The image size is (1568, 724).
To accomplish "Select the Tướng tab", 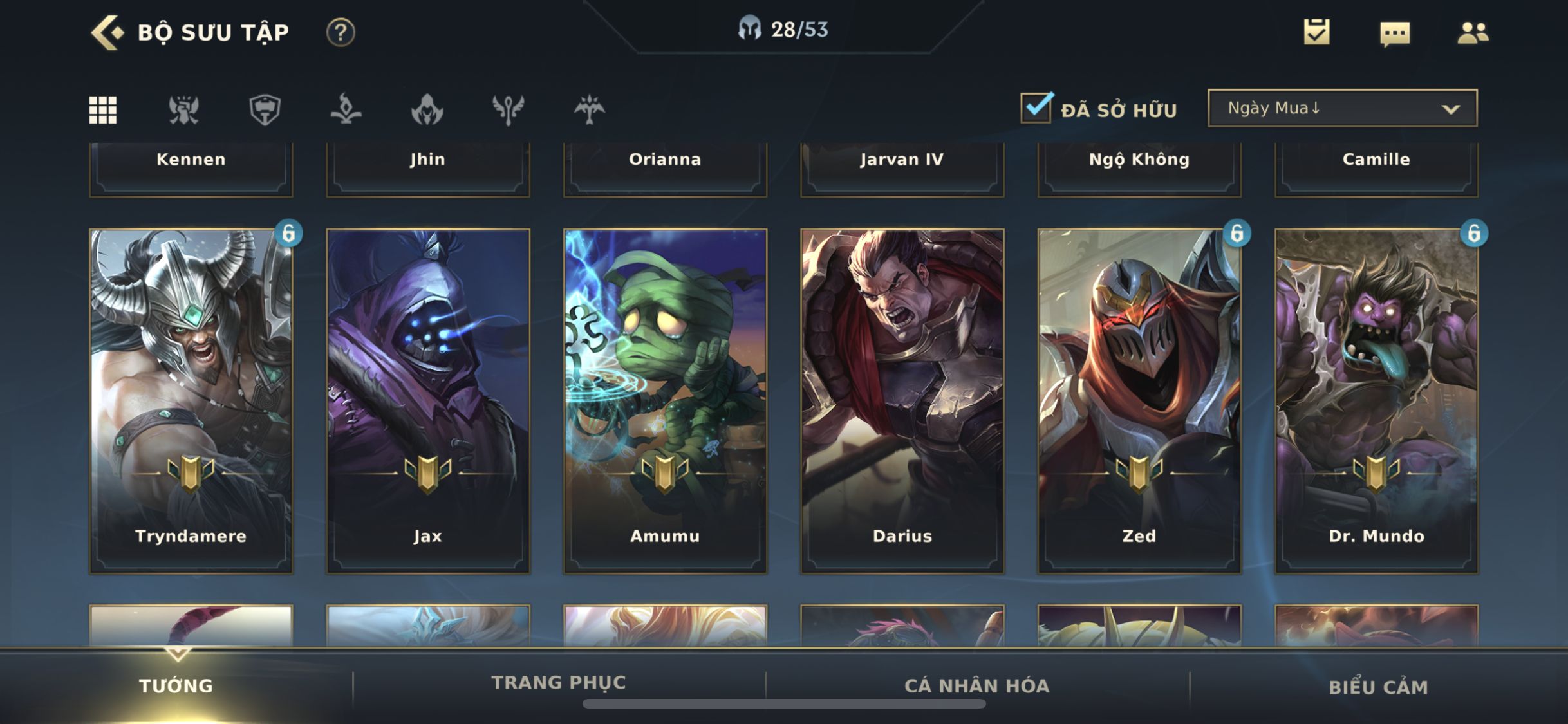I will coord(176,685).
